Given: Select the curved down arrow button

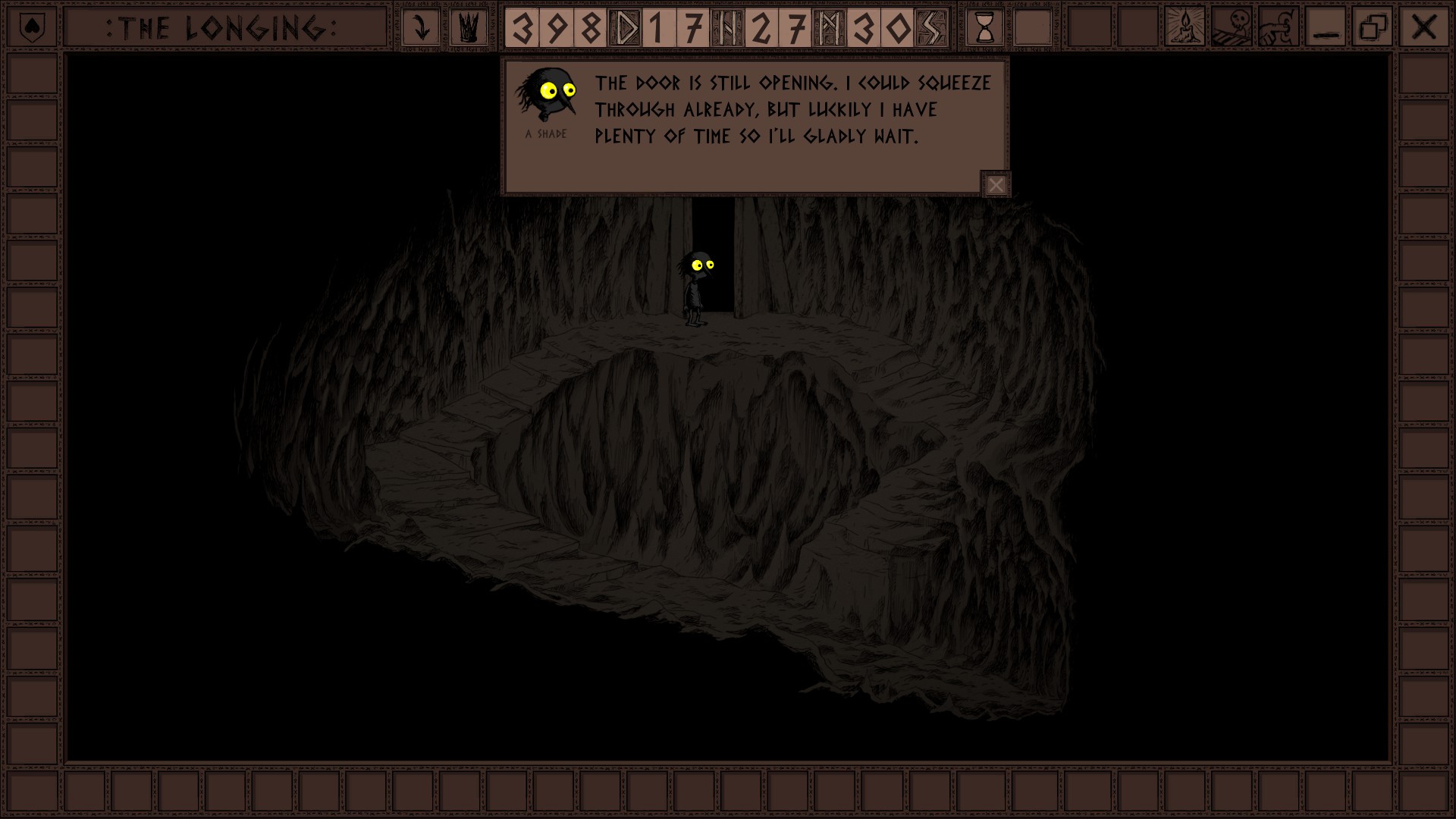Looking at the screenshot, I should pyautogui.click(x=420, y=28).
